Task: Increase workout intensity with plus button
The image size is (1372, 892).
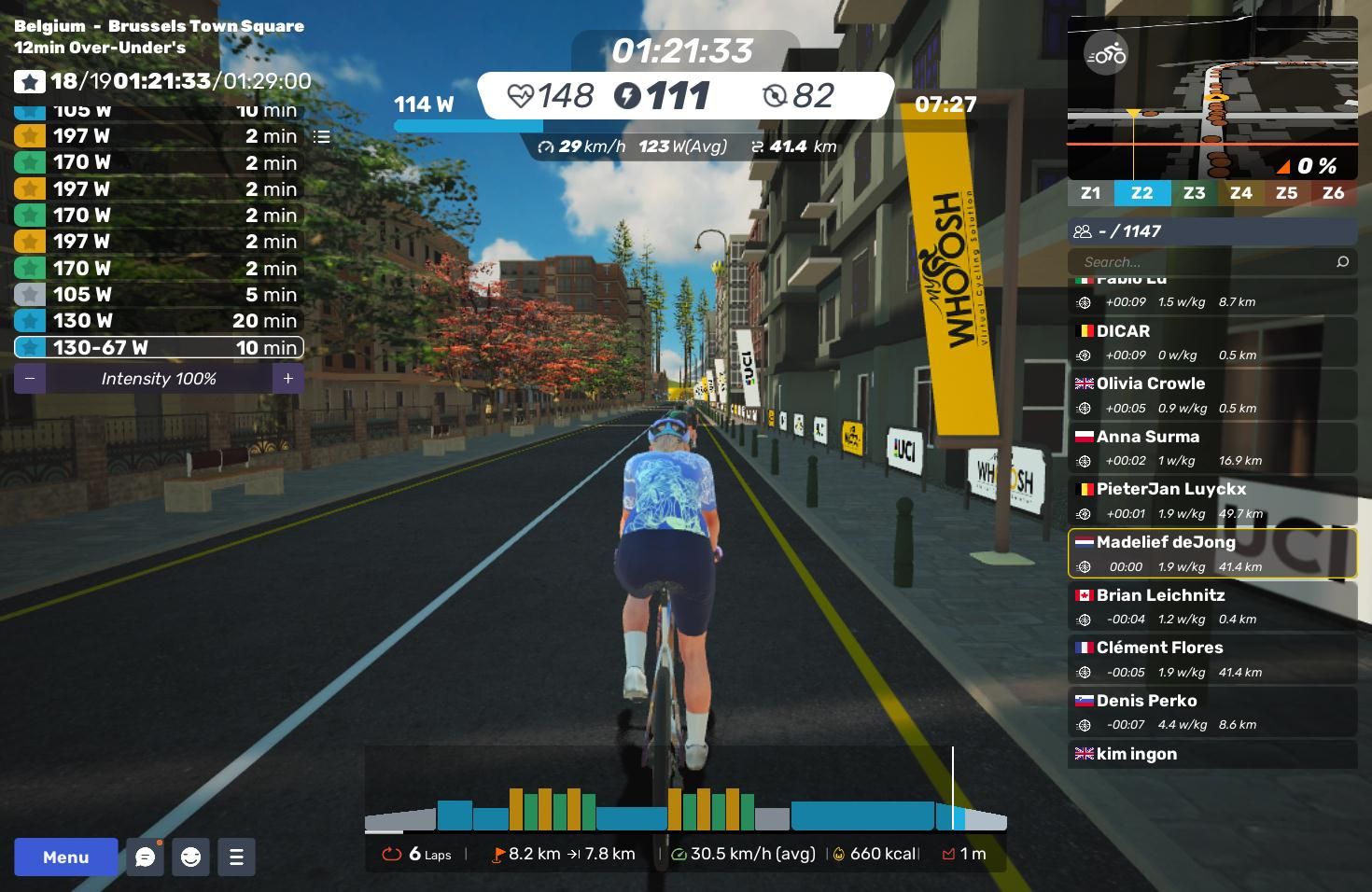Action: pos(288,378)
